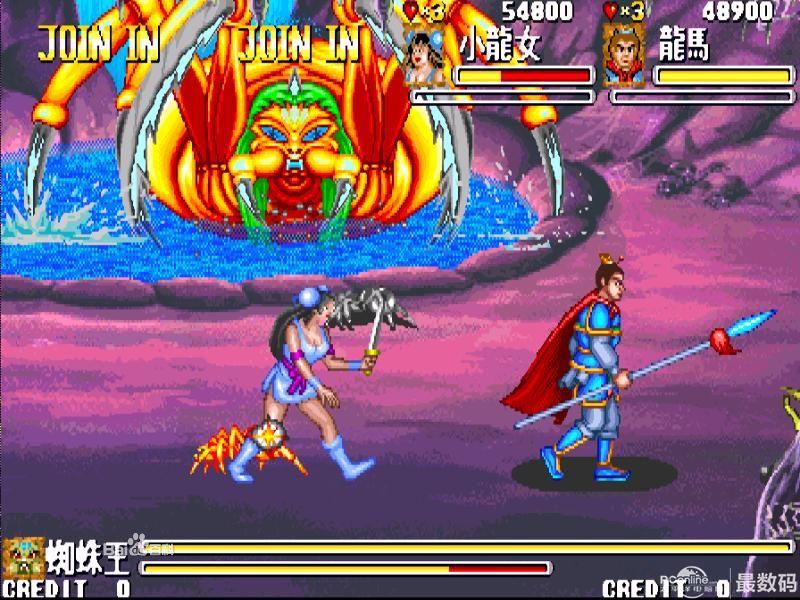Open the 最数码 watermark logo

tap(766, 583)
